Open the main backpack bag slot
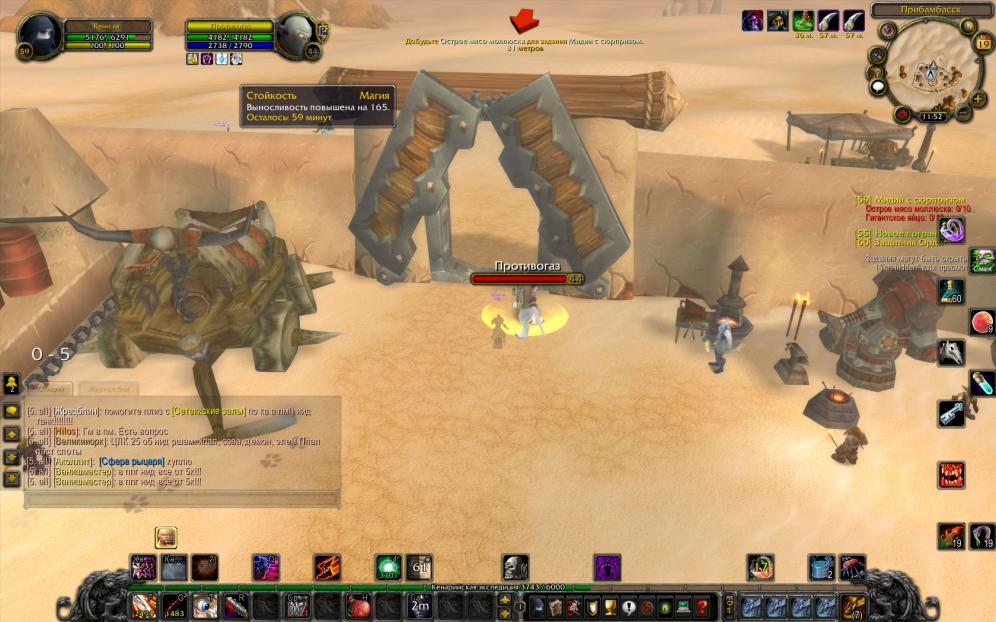Image resolution: width=996 pixels, height=622 pixels. [x=854, y=606]
